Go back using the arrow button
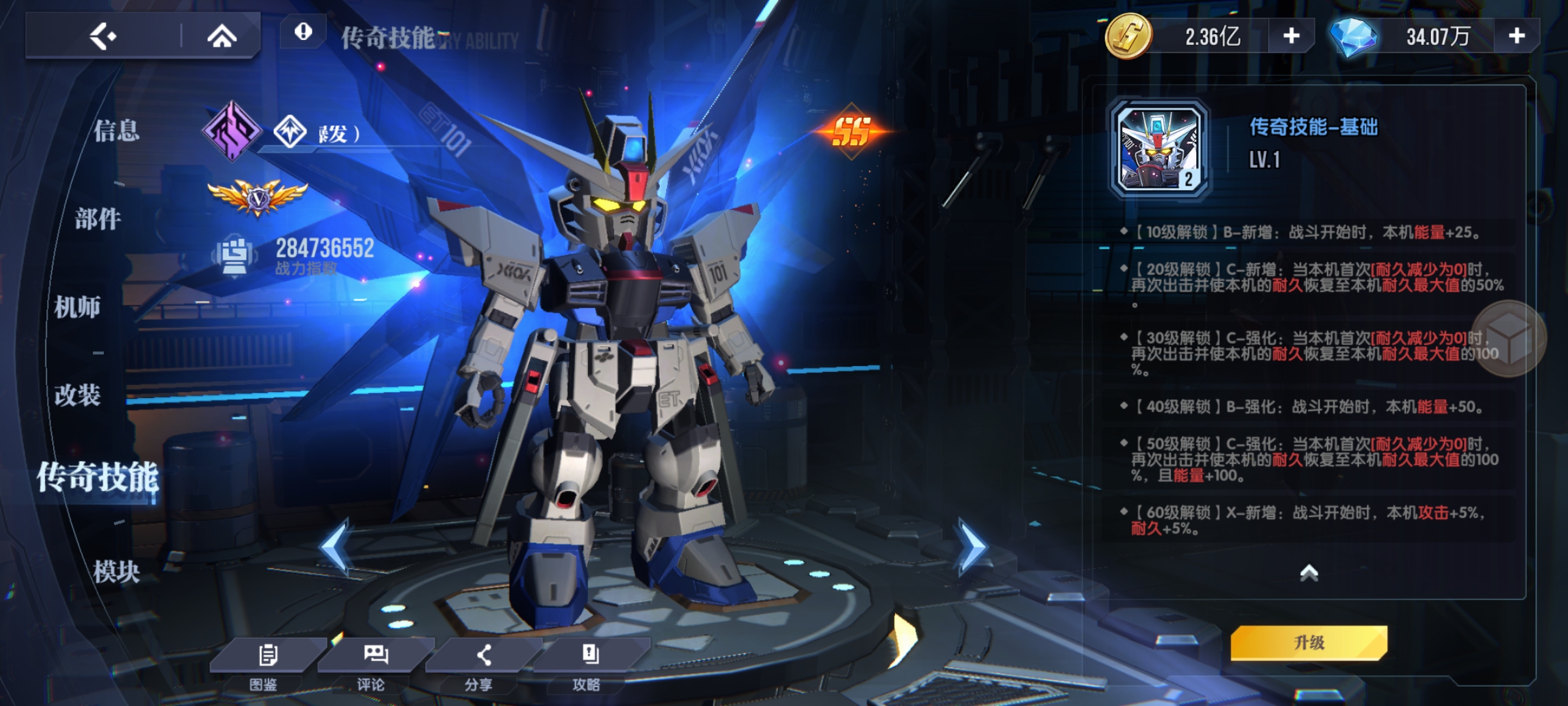This screenshot has height=706, width=1568. [103, 36]
